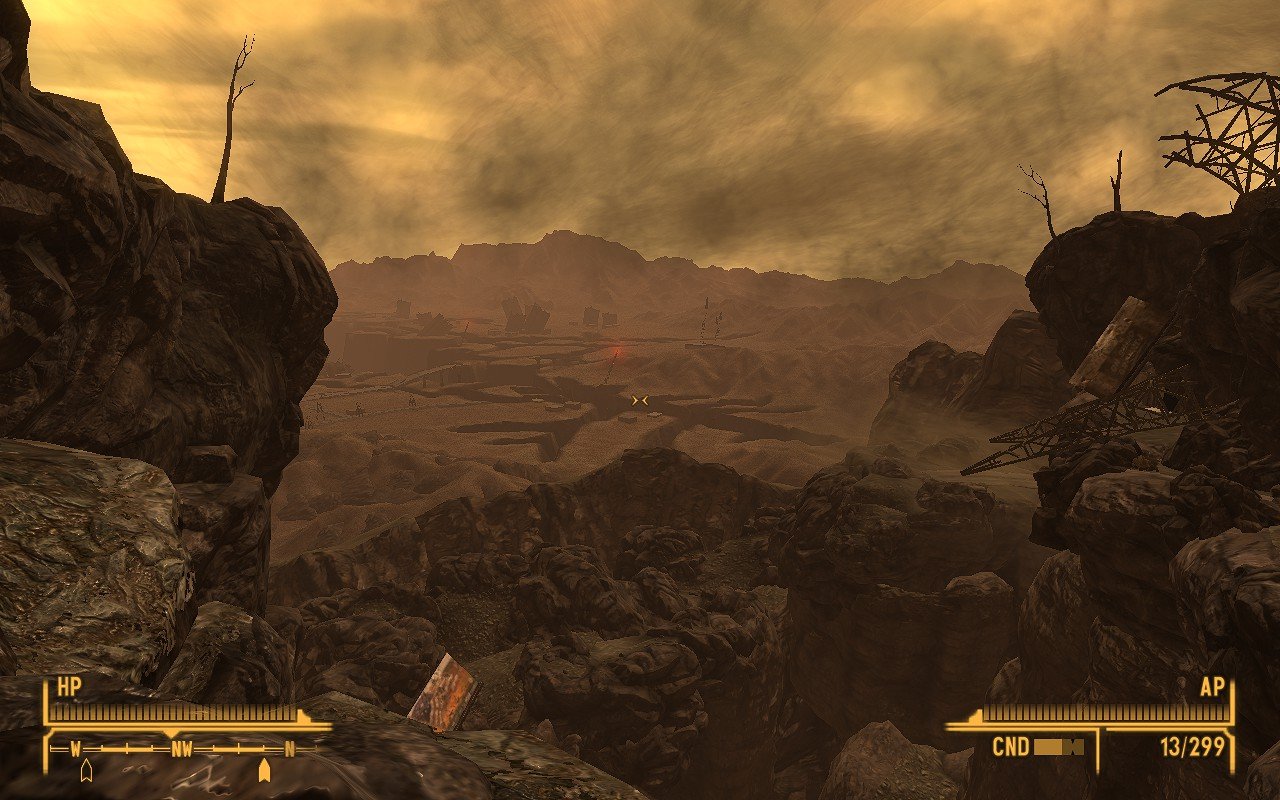
Task: Click the NW heading on the compass
Action: tap(181, 748)
